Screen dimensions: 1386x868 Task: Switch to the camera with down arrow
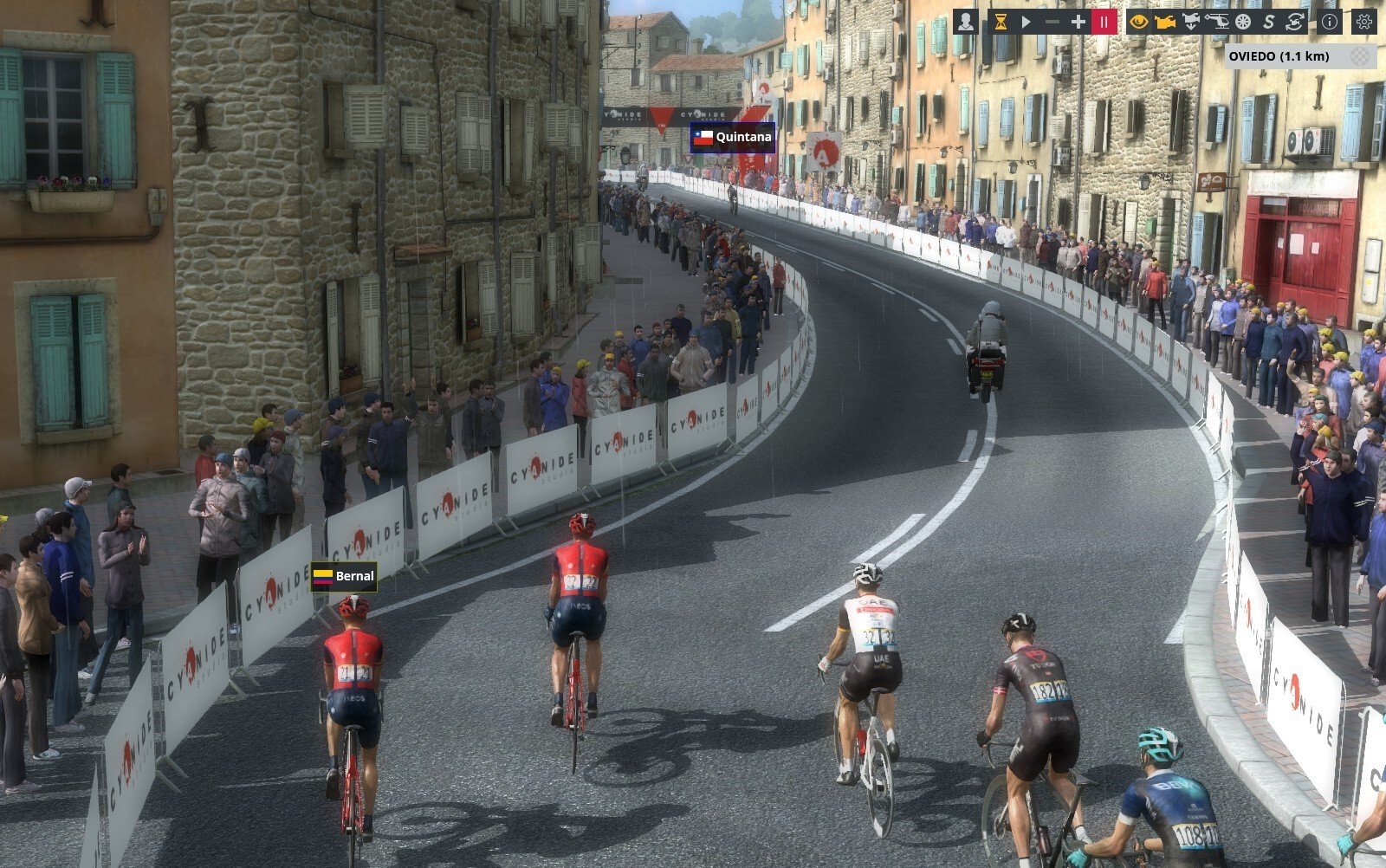coord(1191,22)
